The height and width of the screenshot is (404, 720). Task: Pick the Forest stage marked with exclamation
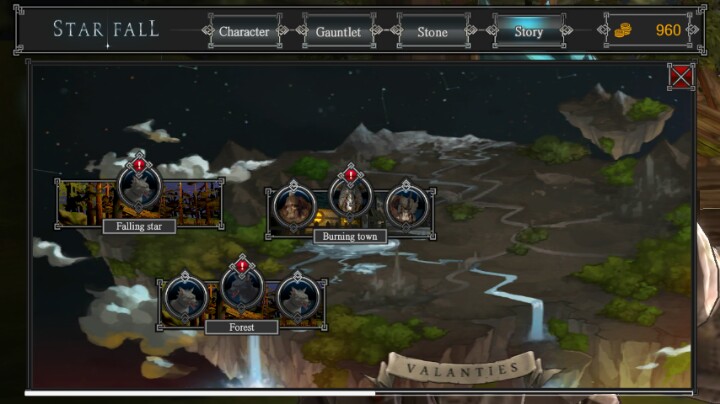pyautogui.click(x=241, y=292)
